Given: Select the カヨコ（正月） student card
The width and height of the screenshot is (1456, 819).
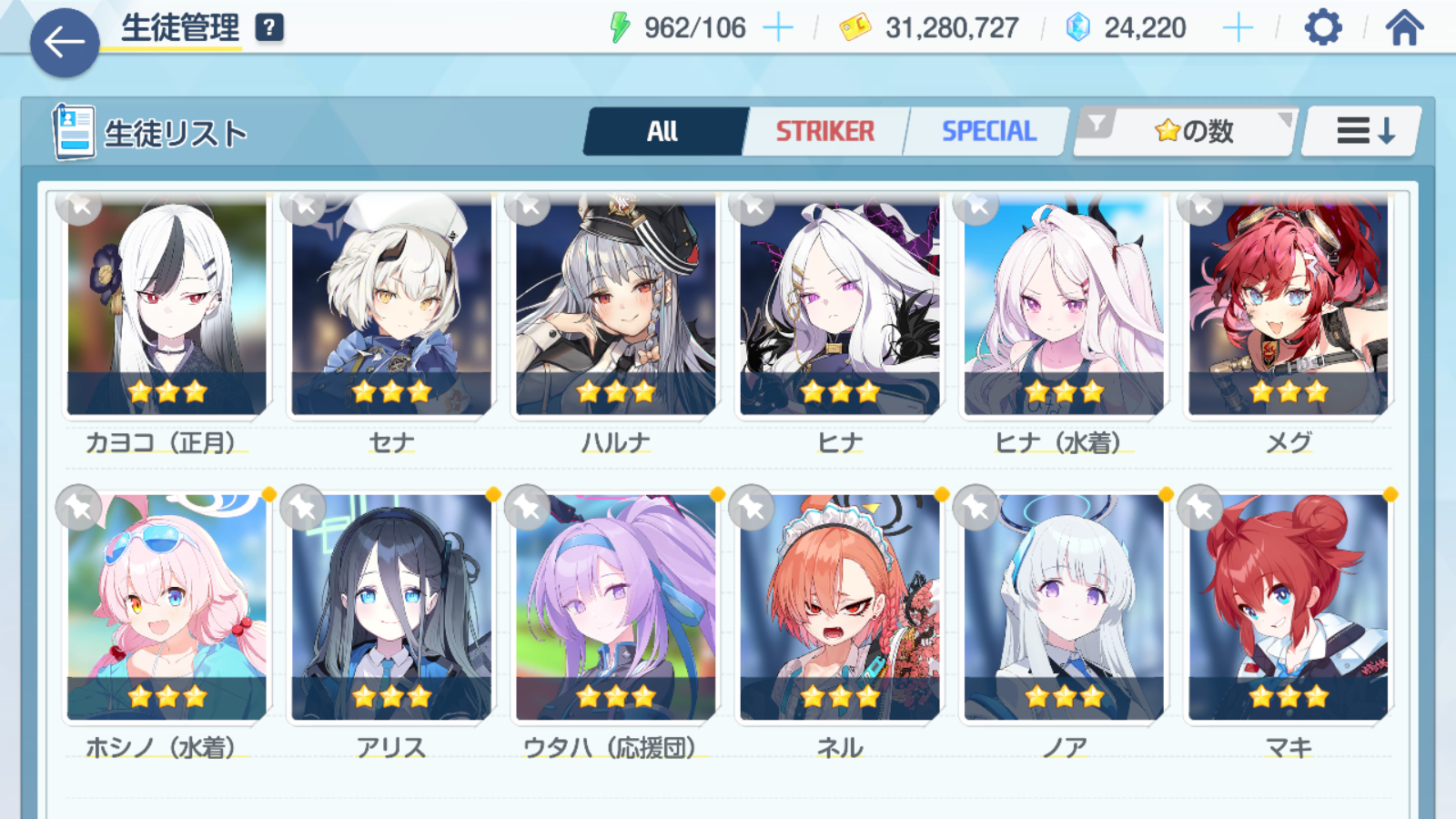Looking at the screenshot, I should click(167, 305).
